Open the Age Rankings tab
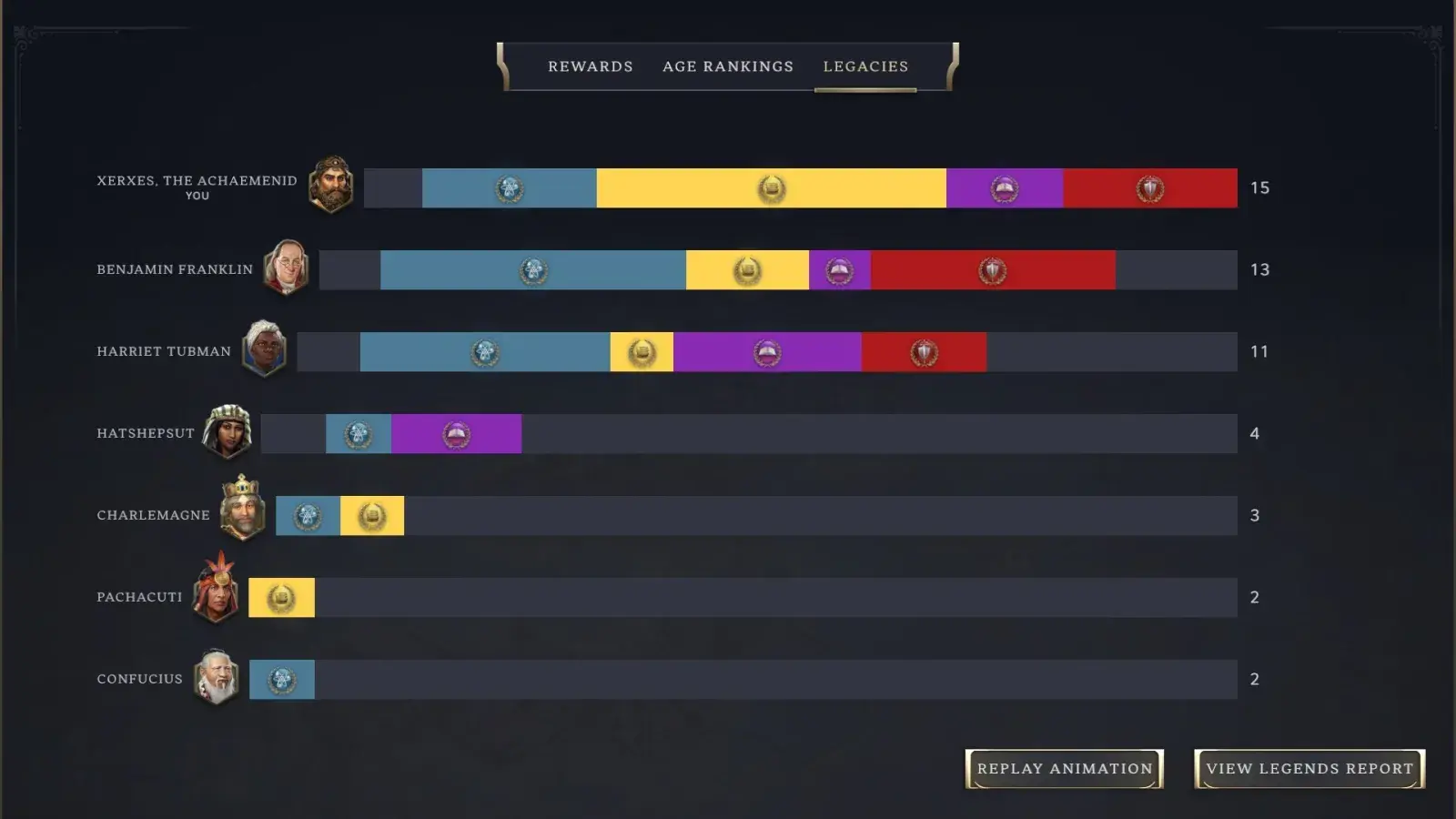Image resolution: width=1456 pixels, height=819 pixels. pos(727,66)
